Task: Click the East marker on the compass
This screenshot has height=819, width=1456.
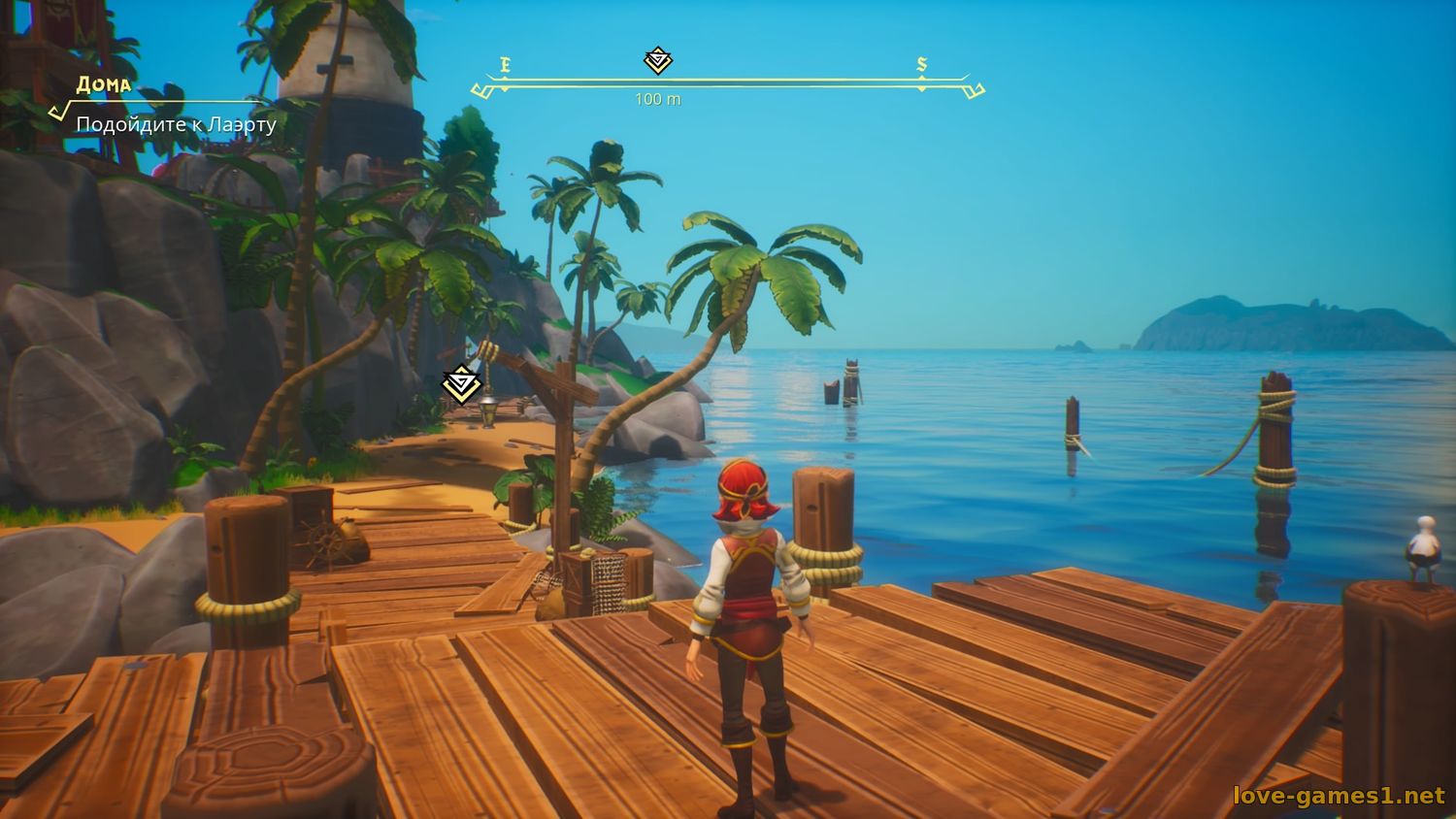Action: [x=505, y=66]
